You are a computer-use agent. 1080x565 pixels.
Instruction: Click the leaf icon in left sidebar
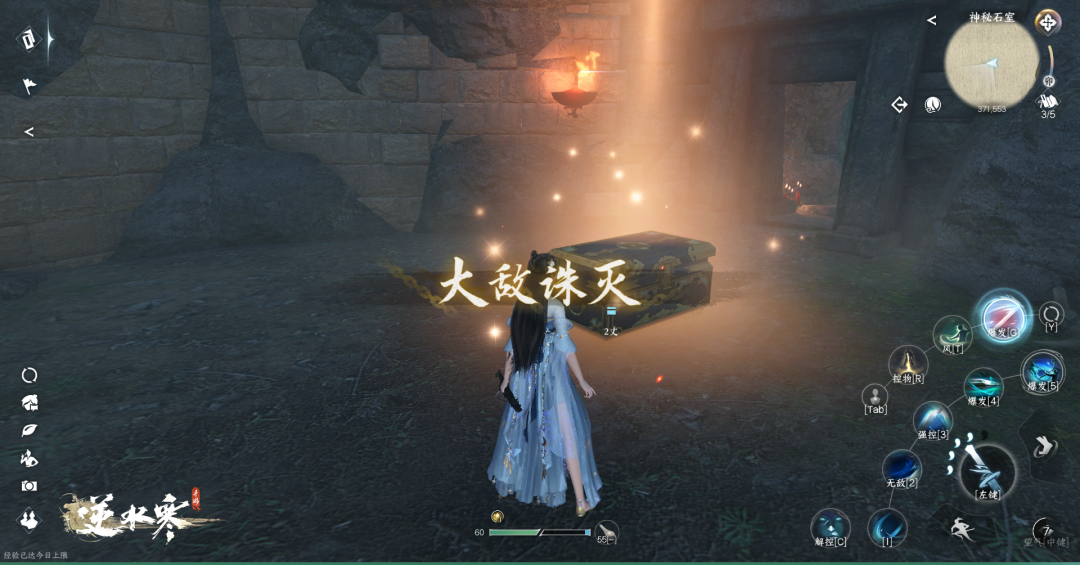click(29, 430)
